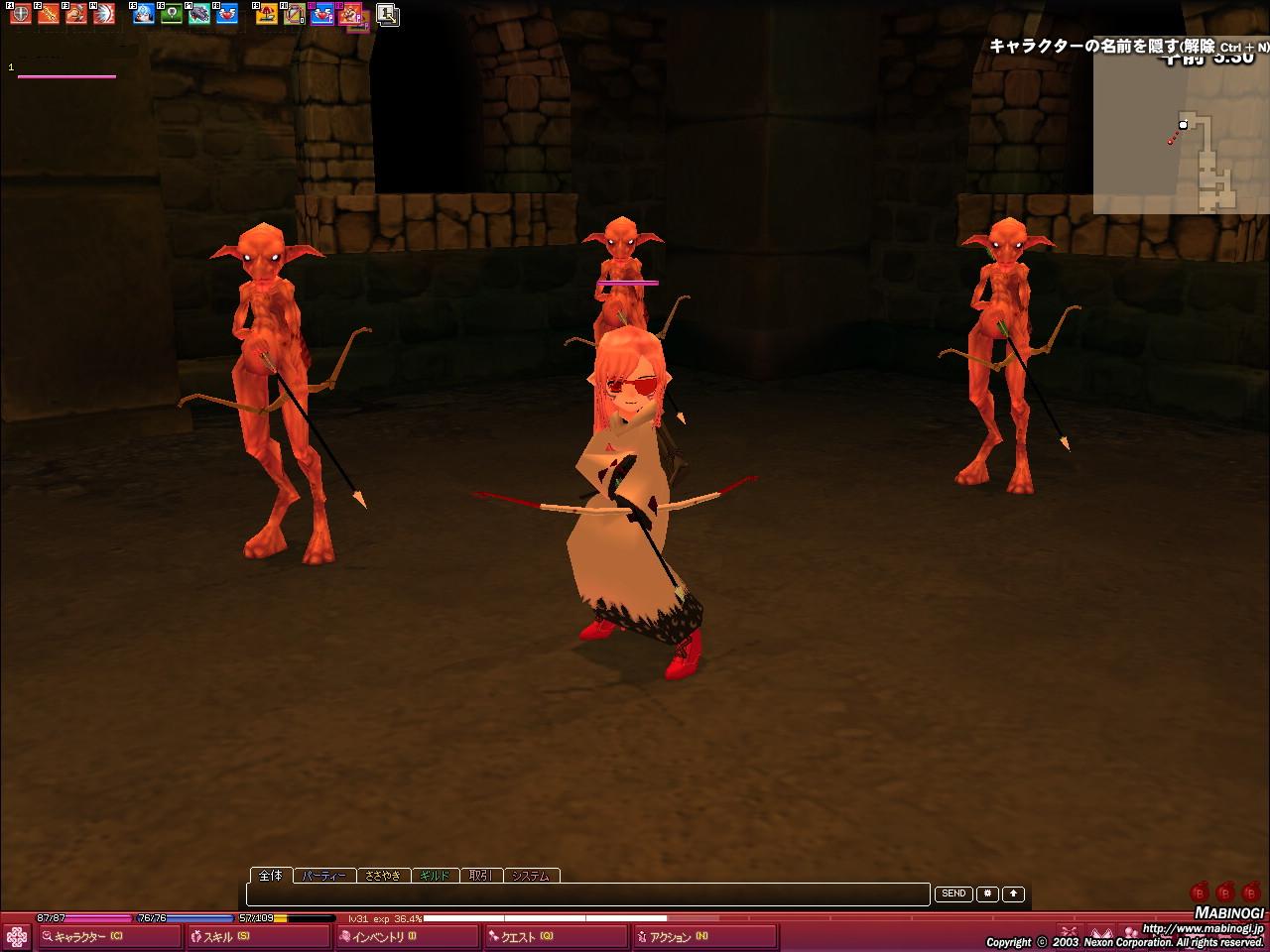Screen dimensions: 1270x952
Task: Switch chat to the パーティー tab
Action: pyautogui.click(x=324, y=876)
